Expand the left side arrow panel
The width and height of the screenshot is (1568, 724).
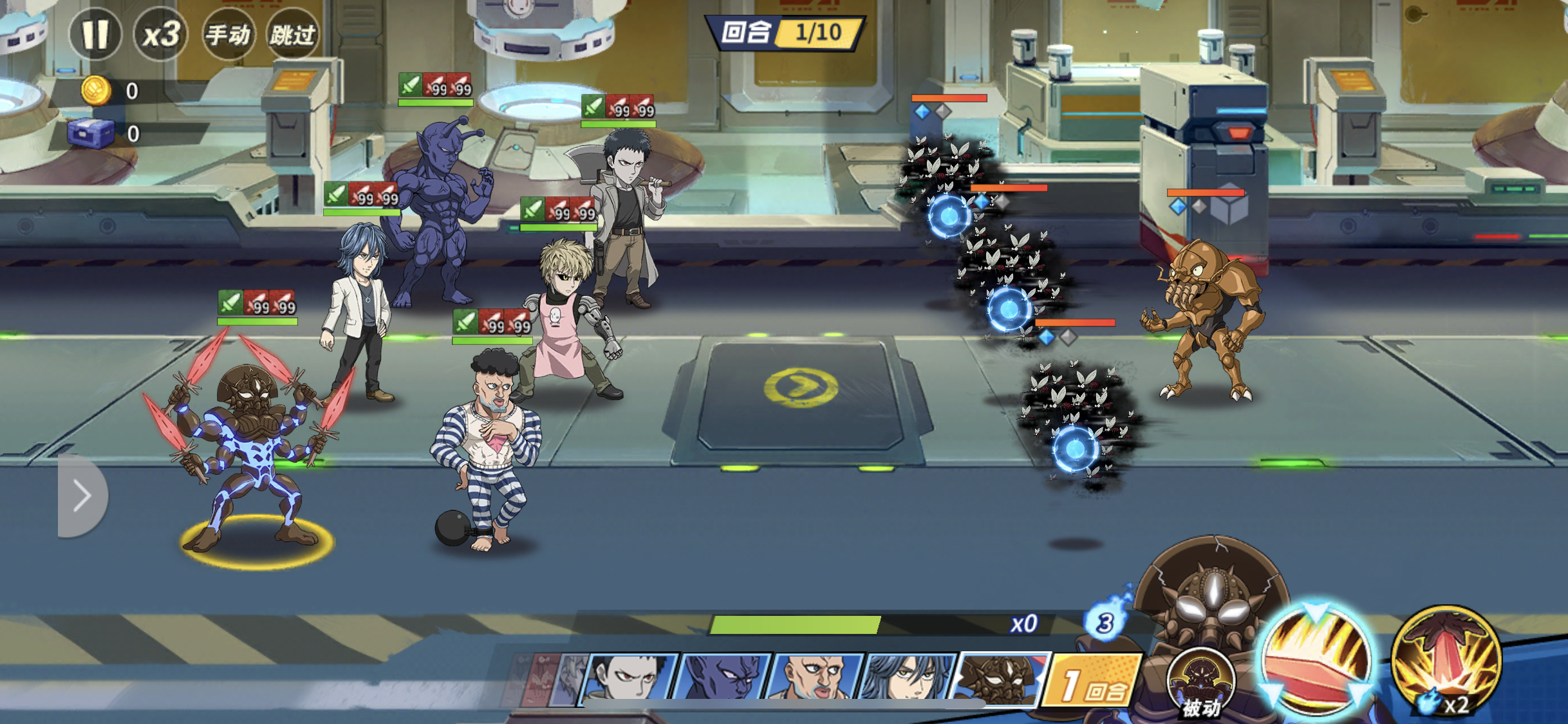pos(82,495)
